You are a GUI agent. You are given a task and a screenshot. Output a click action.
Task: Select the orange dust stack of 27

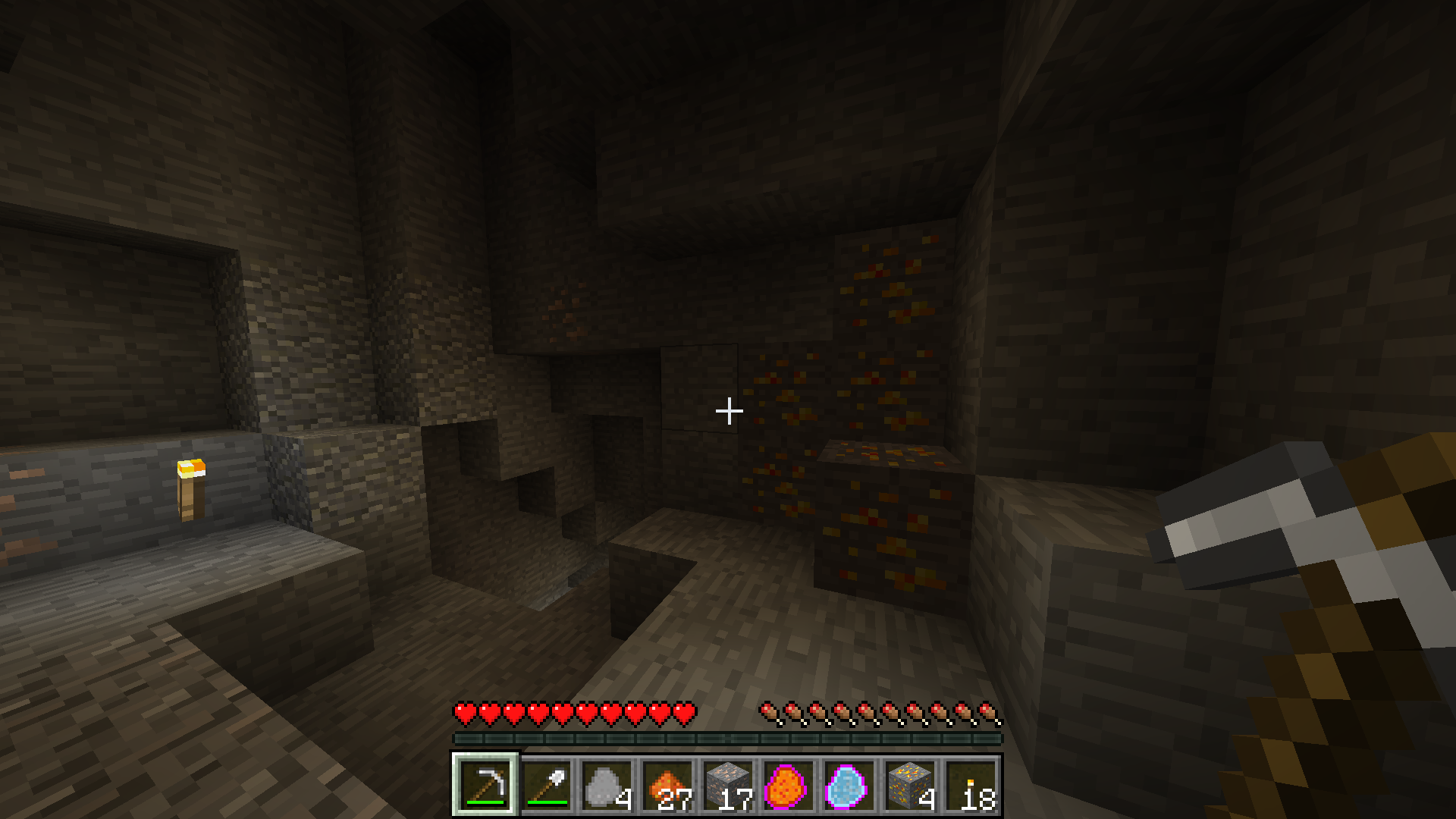[667, 785]
